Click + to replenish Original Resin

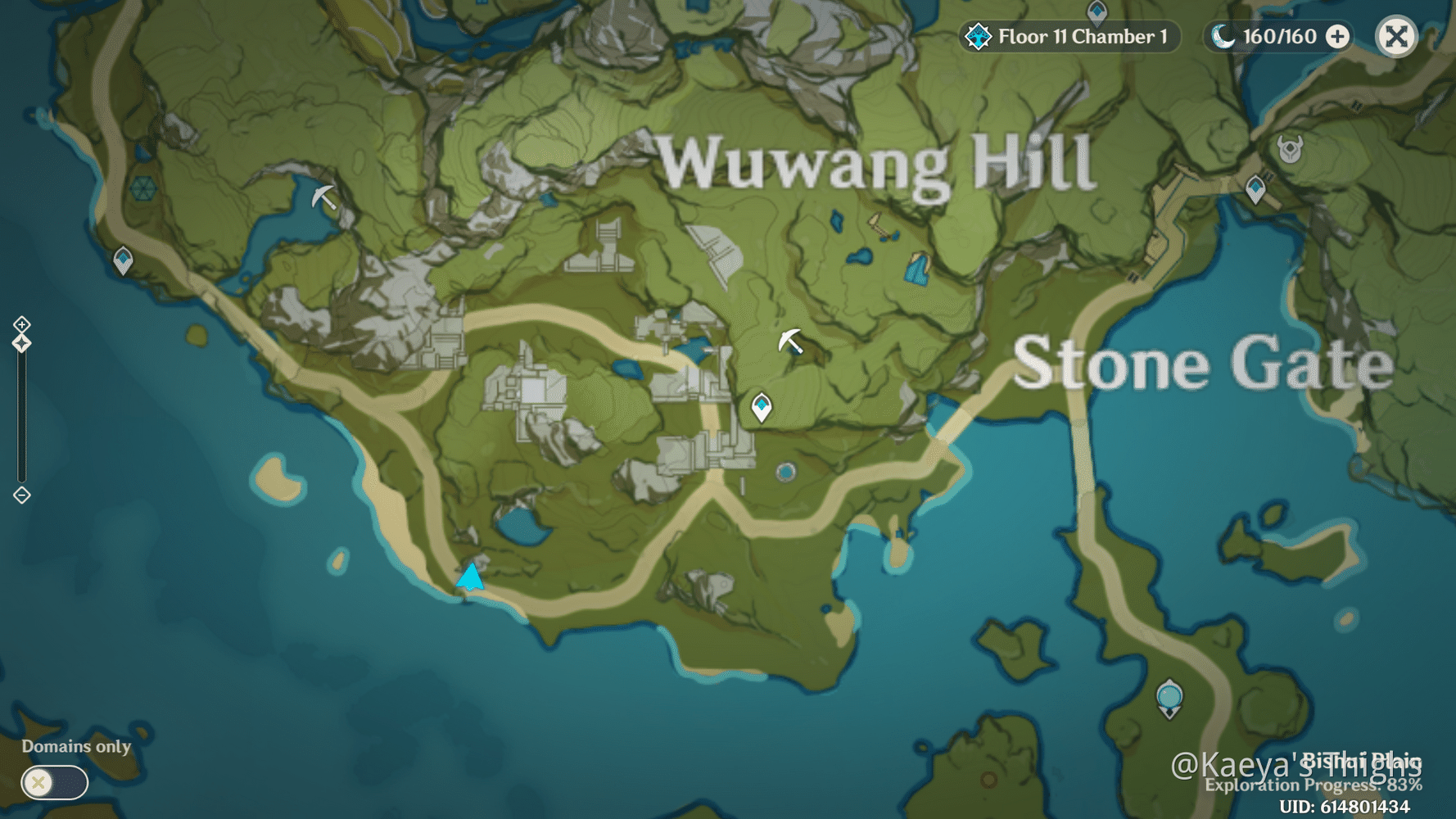tap(1336, 36)
